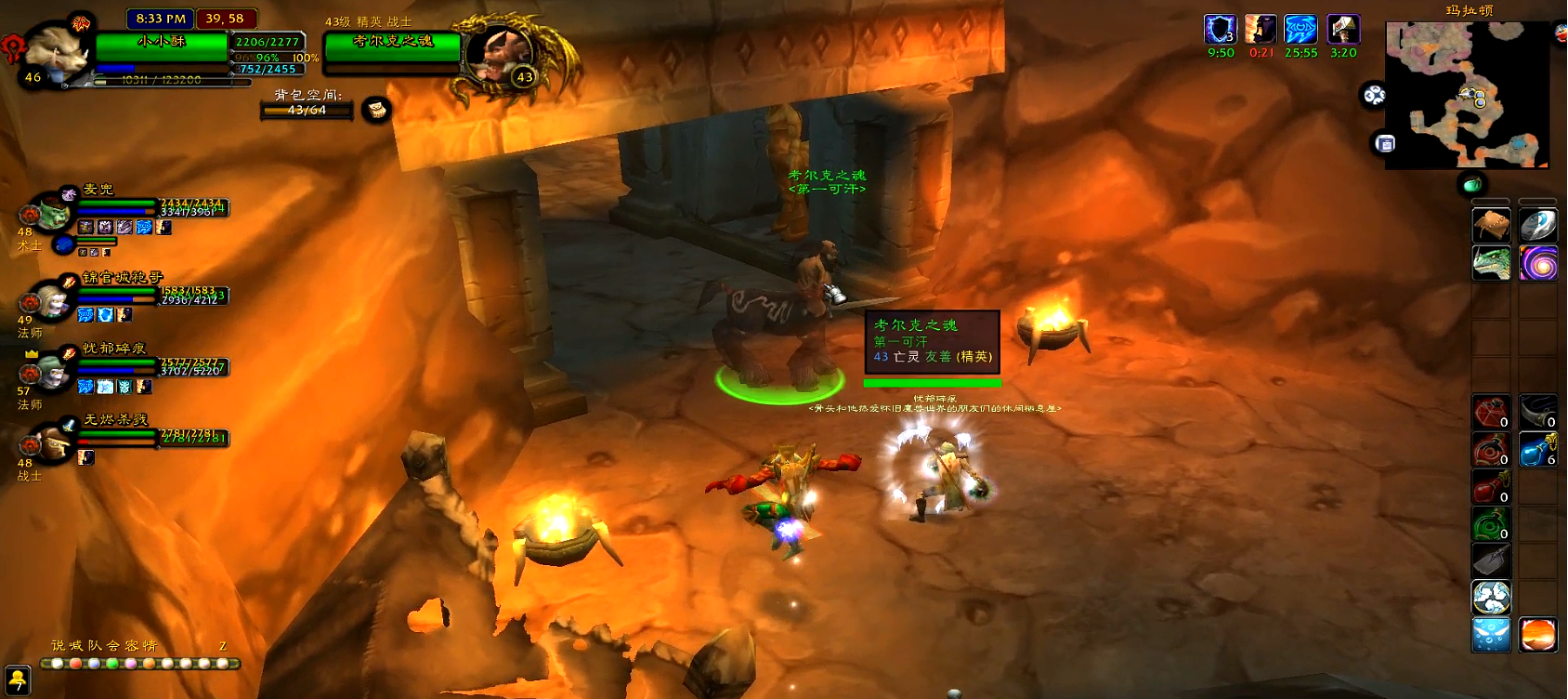Select party member 锦官城绝哥 the mage
The width and height of the screenshot is (1568, 699).
click(x=52, y=300)
